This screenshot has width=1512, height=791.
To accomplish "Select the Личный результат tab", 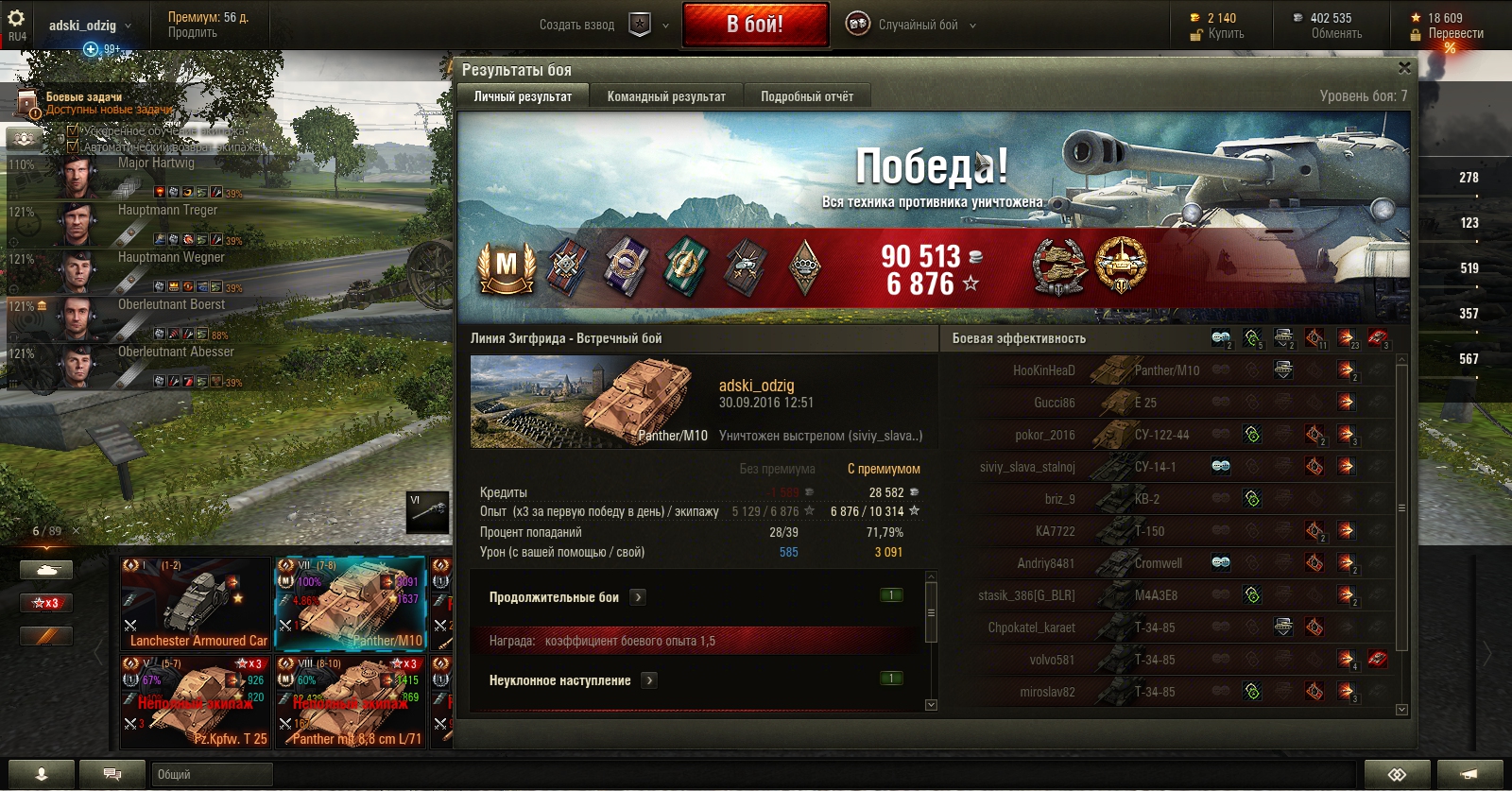I will (x=523, y=96).
